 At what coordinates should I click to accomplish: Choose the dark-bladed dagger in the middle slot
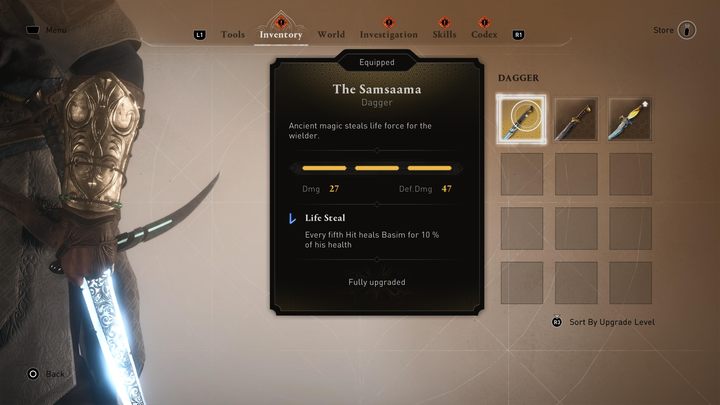point(576,119)
